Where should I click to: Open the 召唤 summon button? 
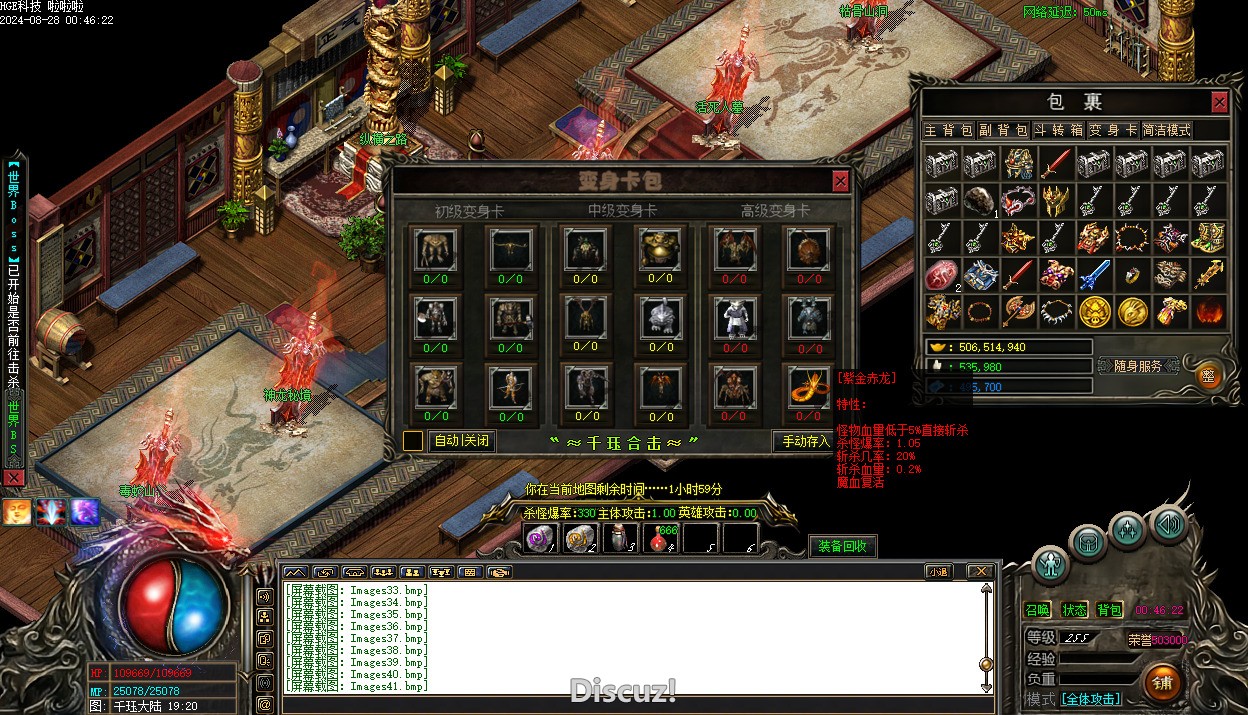point(1038,610)
